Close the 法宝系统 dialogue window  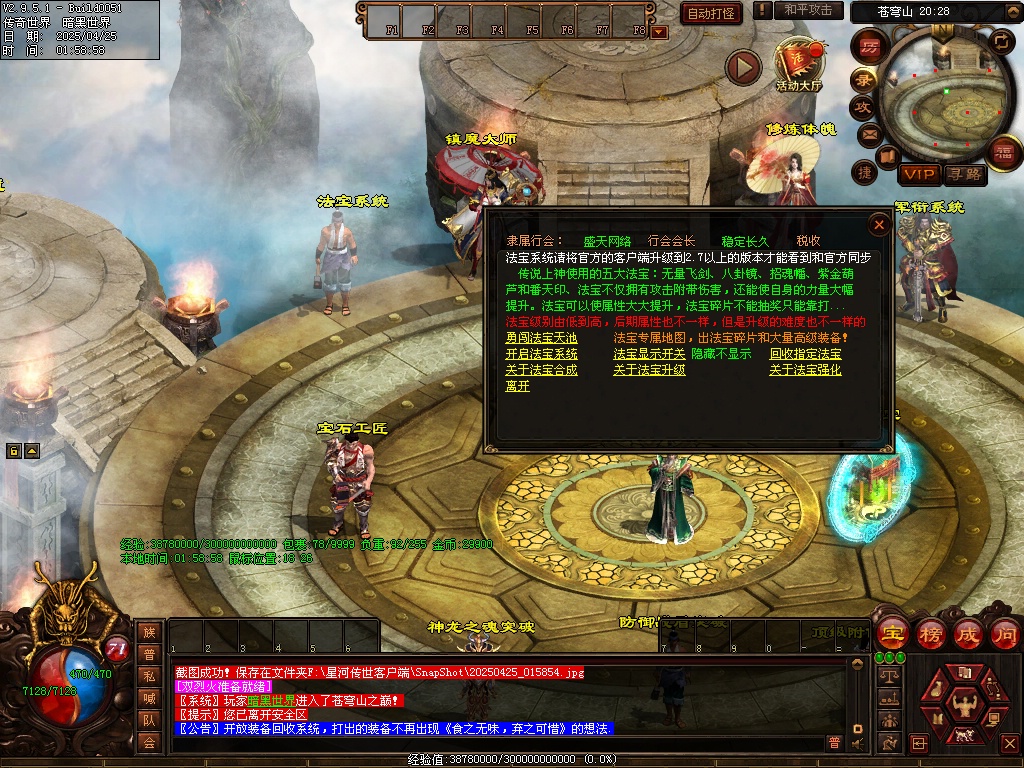pos(879,225)
